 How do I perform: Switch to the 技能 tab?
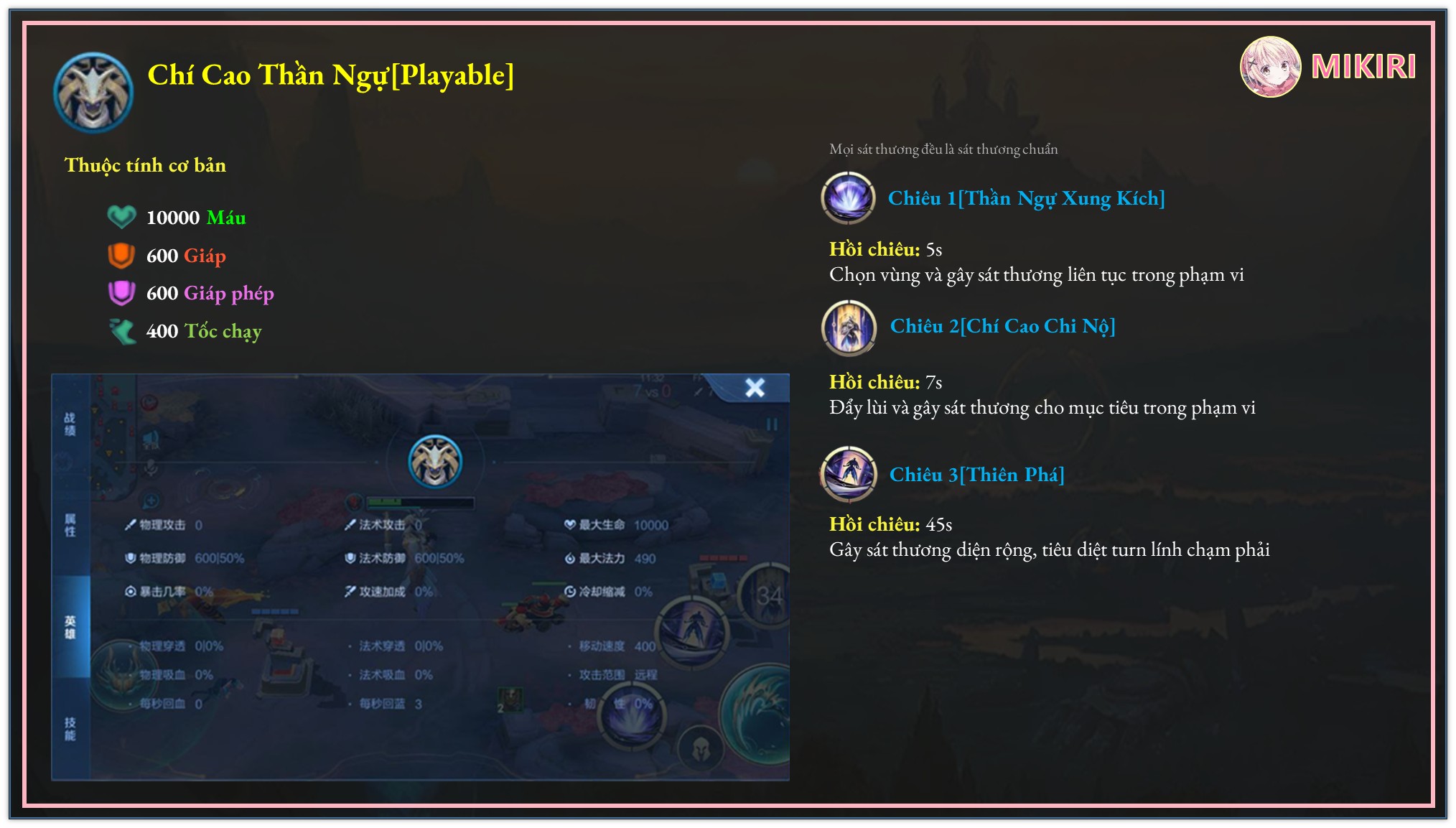pos(70,728)
